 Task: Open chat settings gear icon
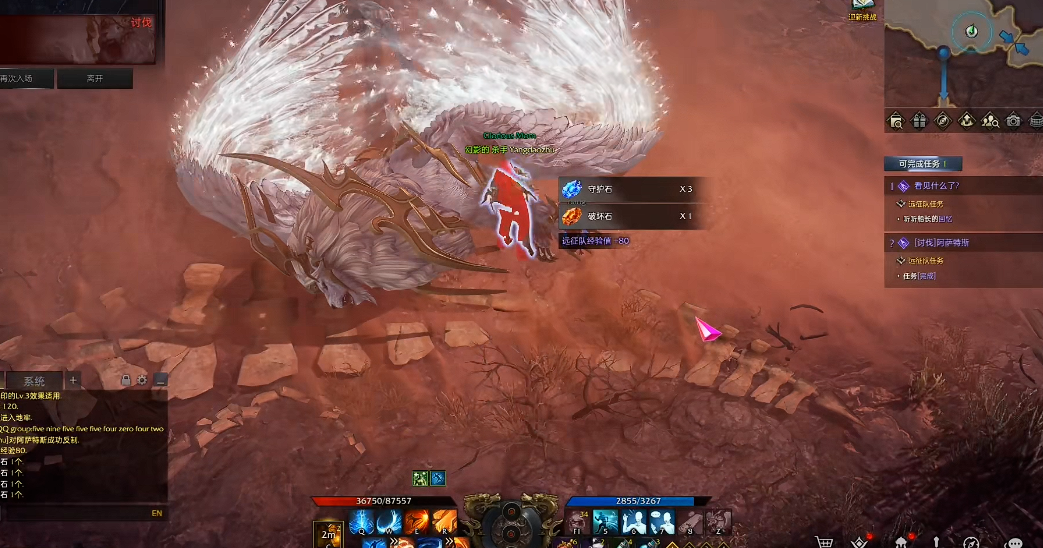pos(142,380)
